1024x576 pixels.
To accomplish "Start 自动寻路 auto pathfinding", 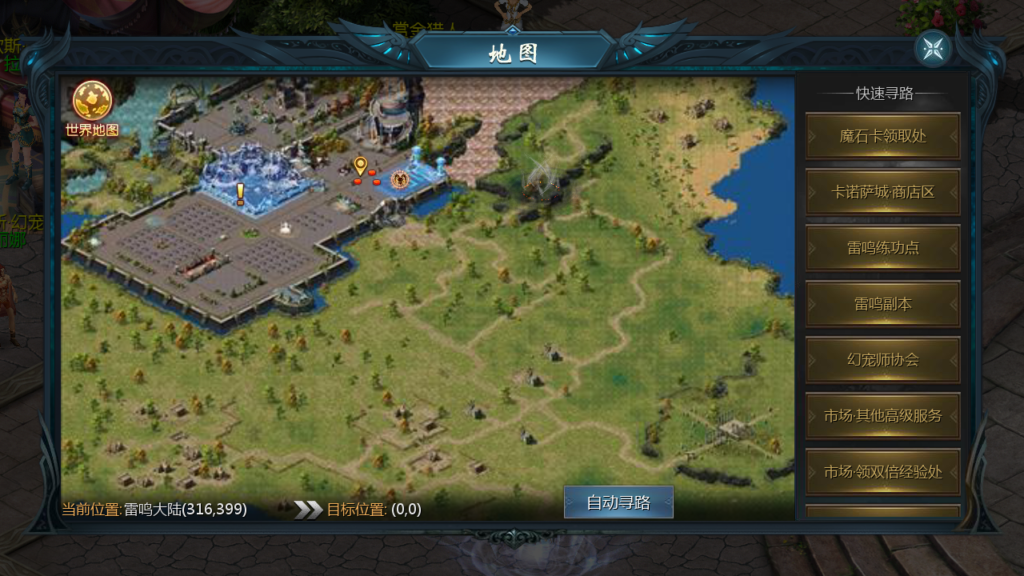I will (618, 502).
